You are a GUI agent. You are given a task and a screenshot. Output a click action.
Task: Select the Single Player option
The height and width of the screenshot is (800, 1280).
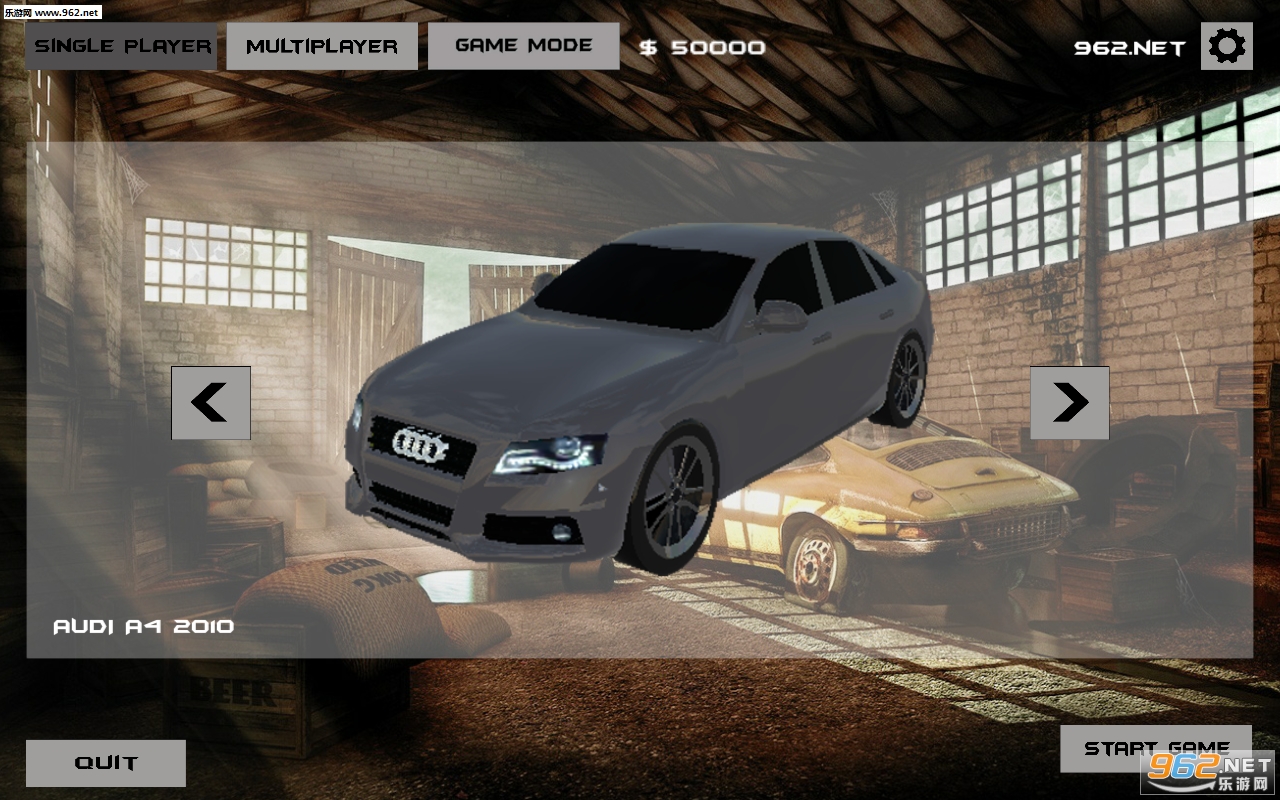coord(122,46)
